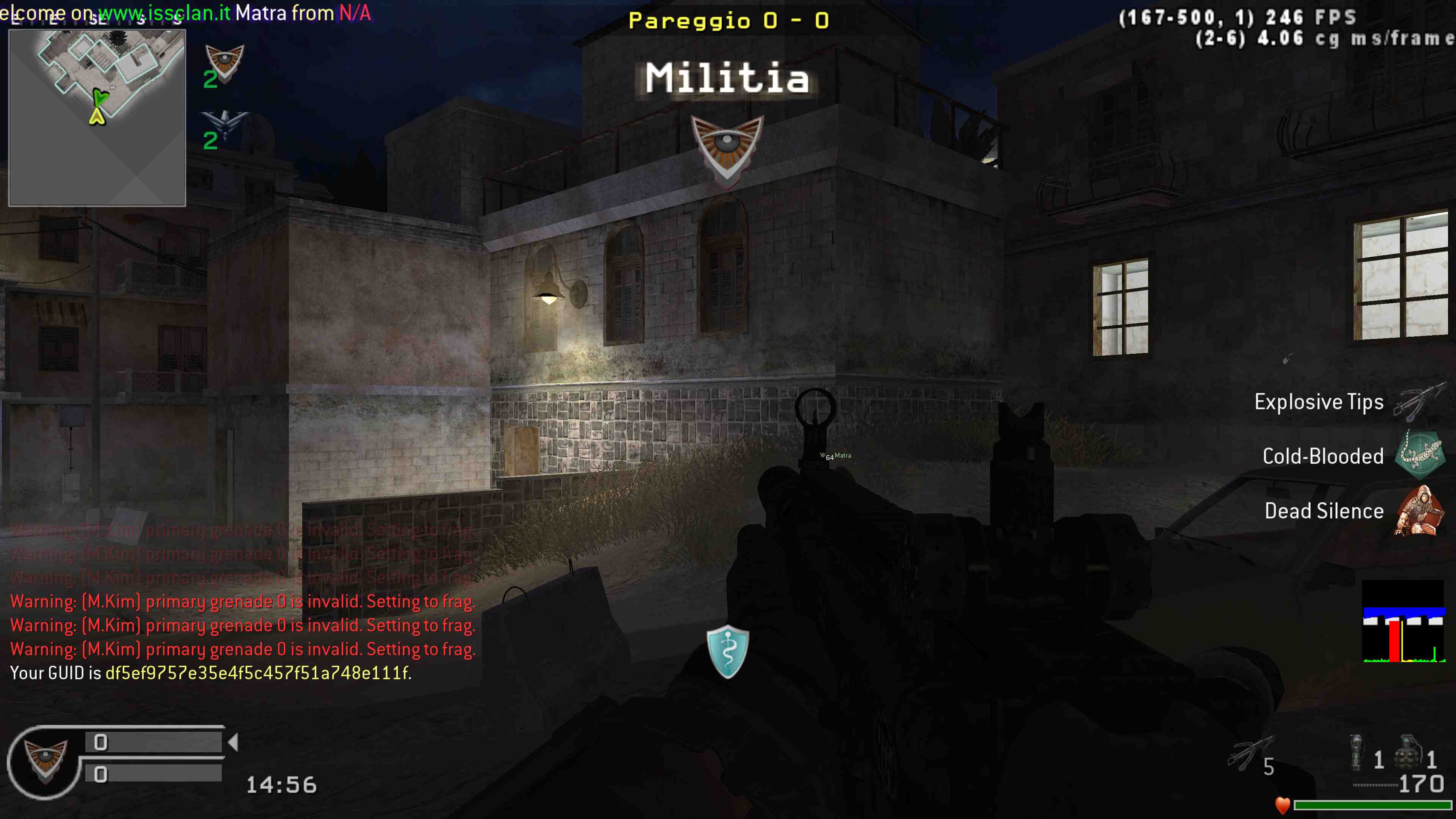The image size is (1456, 819).
Task: Click the teal medic shield icon
Action: pos(728,651)
